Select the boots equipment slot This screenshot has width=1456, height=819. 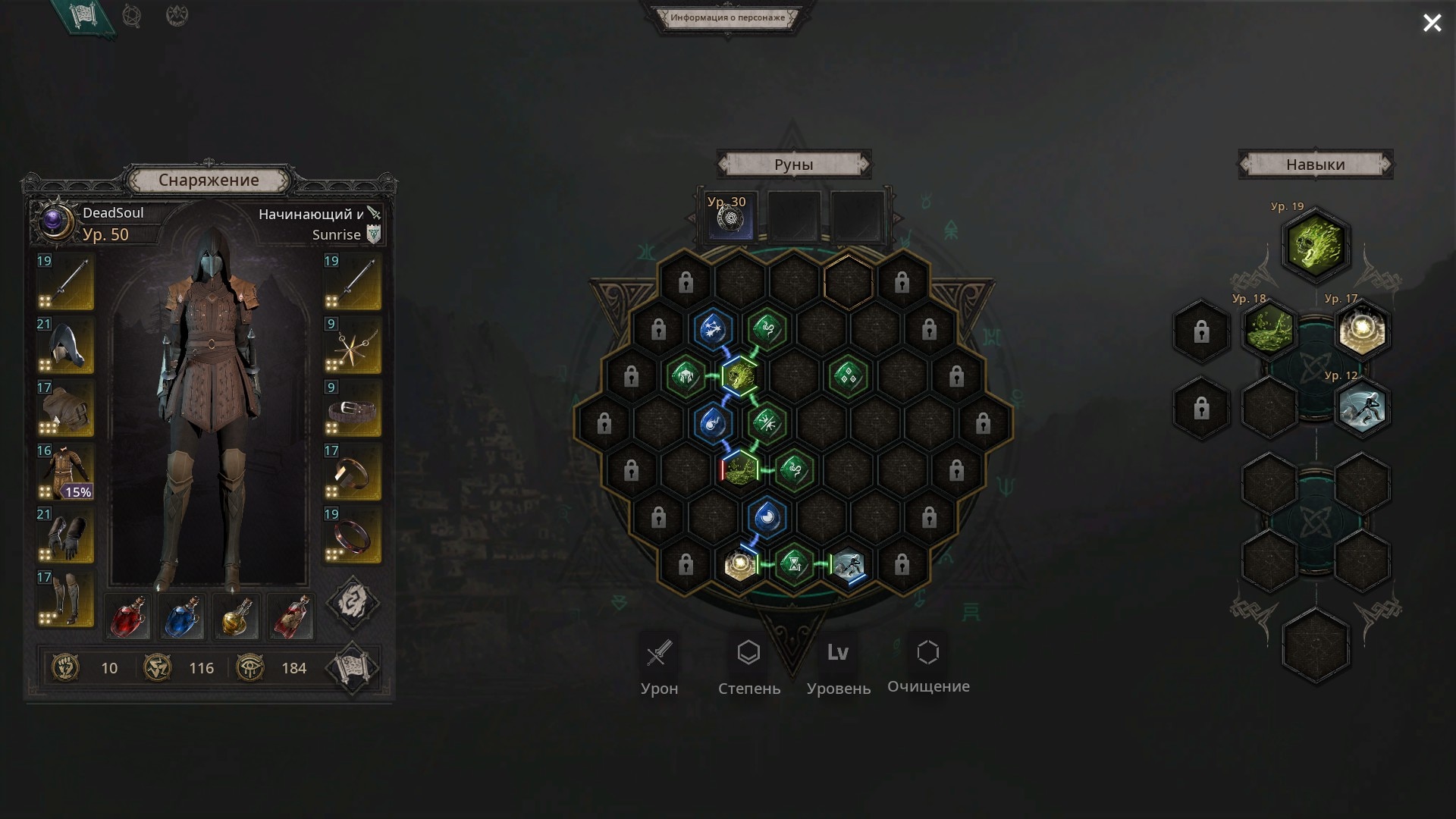pos(66,598)
